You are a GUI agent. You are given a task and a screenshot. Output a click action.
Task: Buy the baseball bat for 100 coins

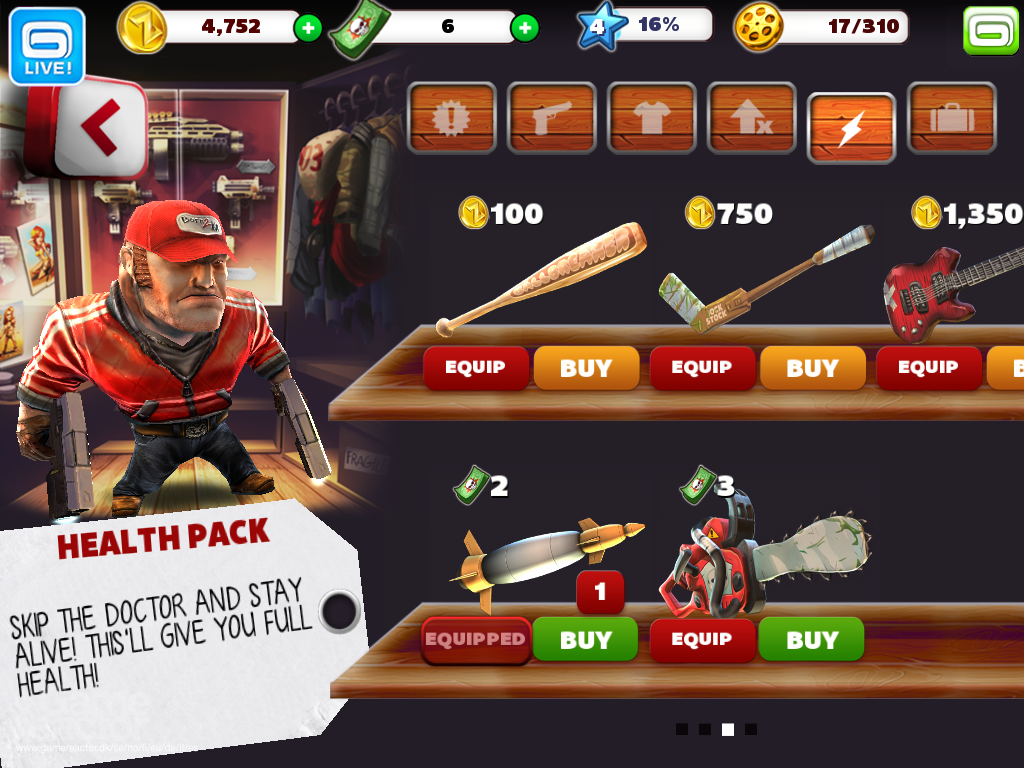586,367
